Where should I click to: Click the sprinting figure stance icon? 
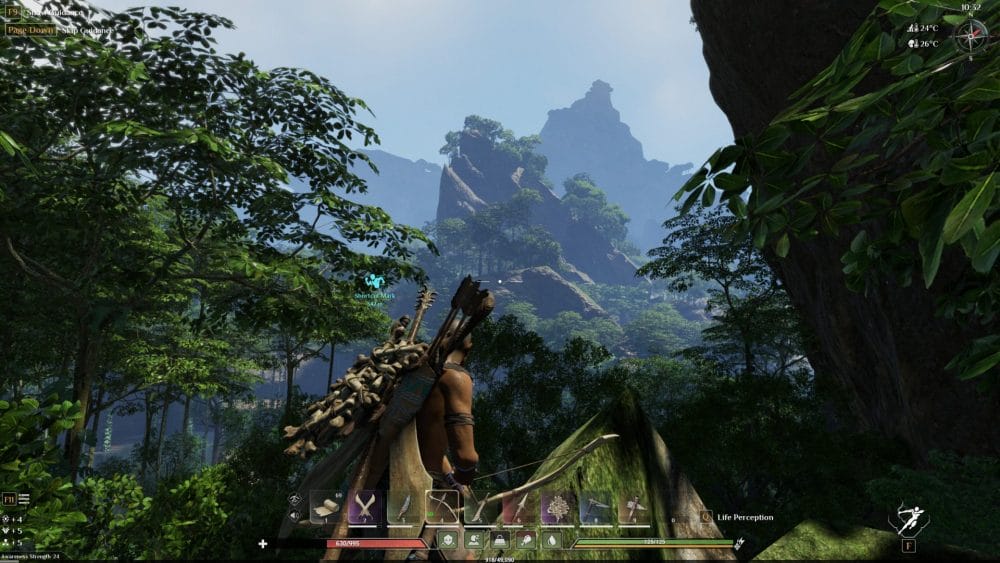[x=909, y=518]
